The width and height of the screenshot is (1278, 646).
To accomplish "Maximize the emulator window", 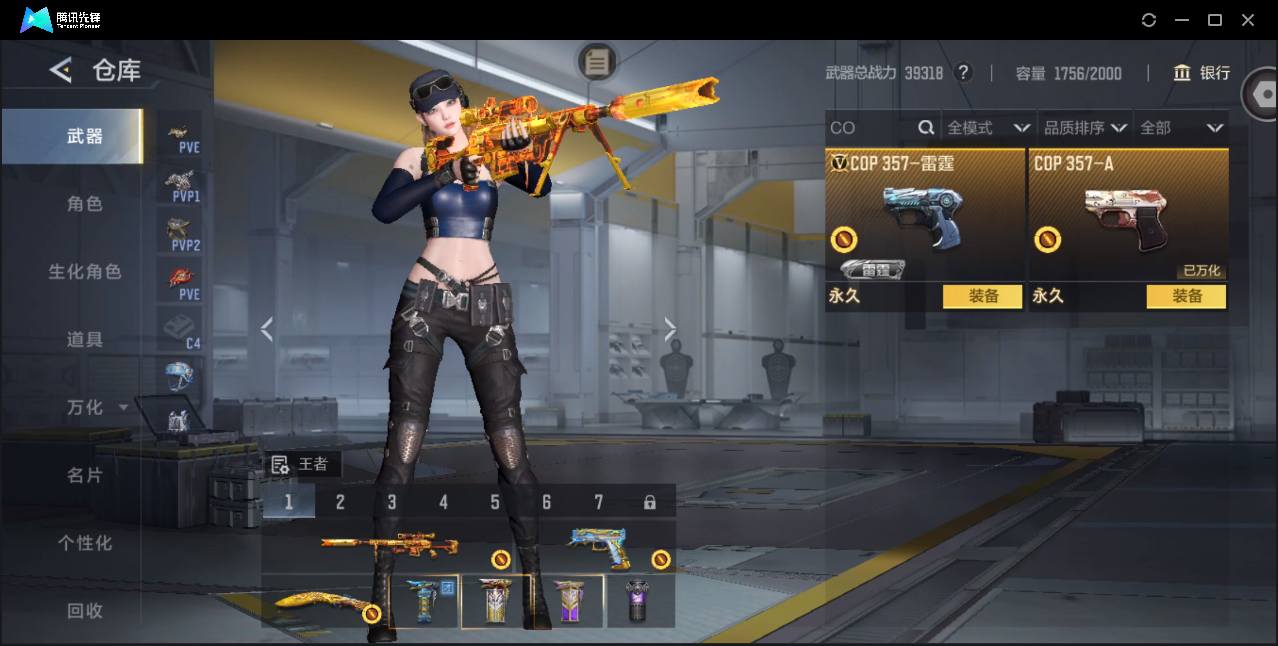I will 1215,20.
